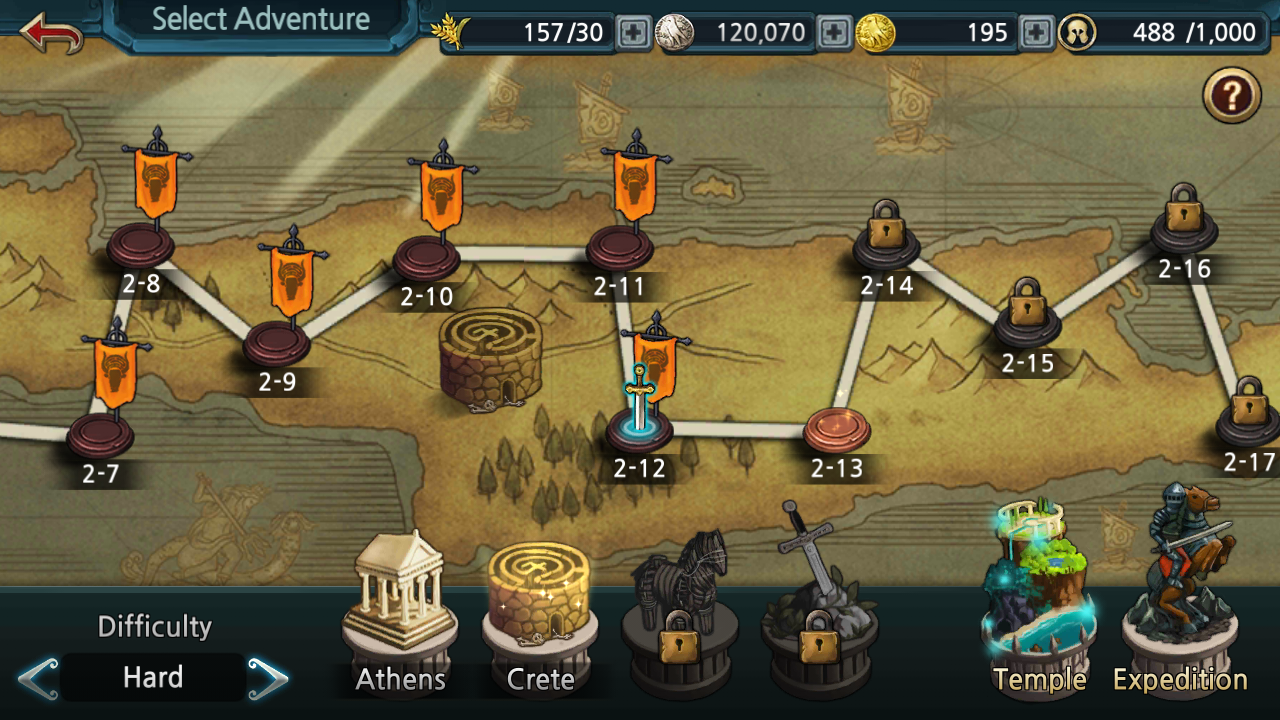Open the help question mark icon
1280x720 pixels.
1231,96
